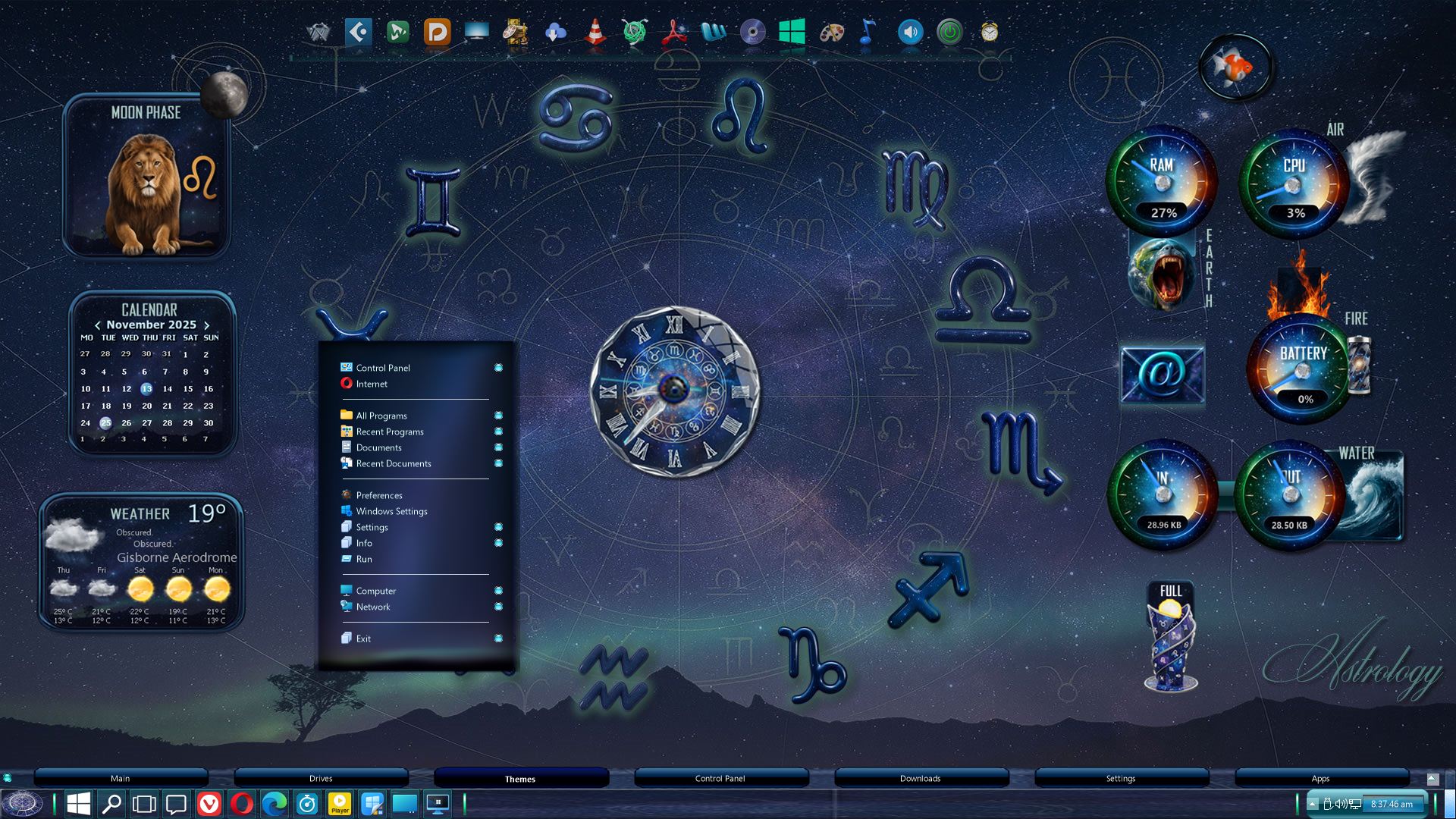The image size is (1456, 819).
Task: Launch VLC traffic cone in dock
Action: [595, 33]
